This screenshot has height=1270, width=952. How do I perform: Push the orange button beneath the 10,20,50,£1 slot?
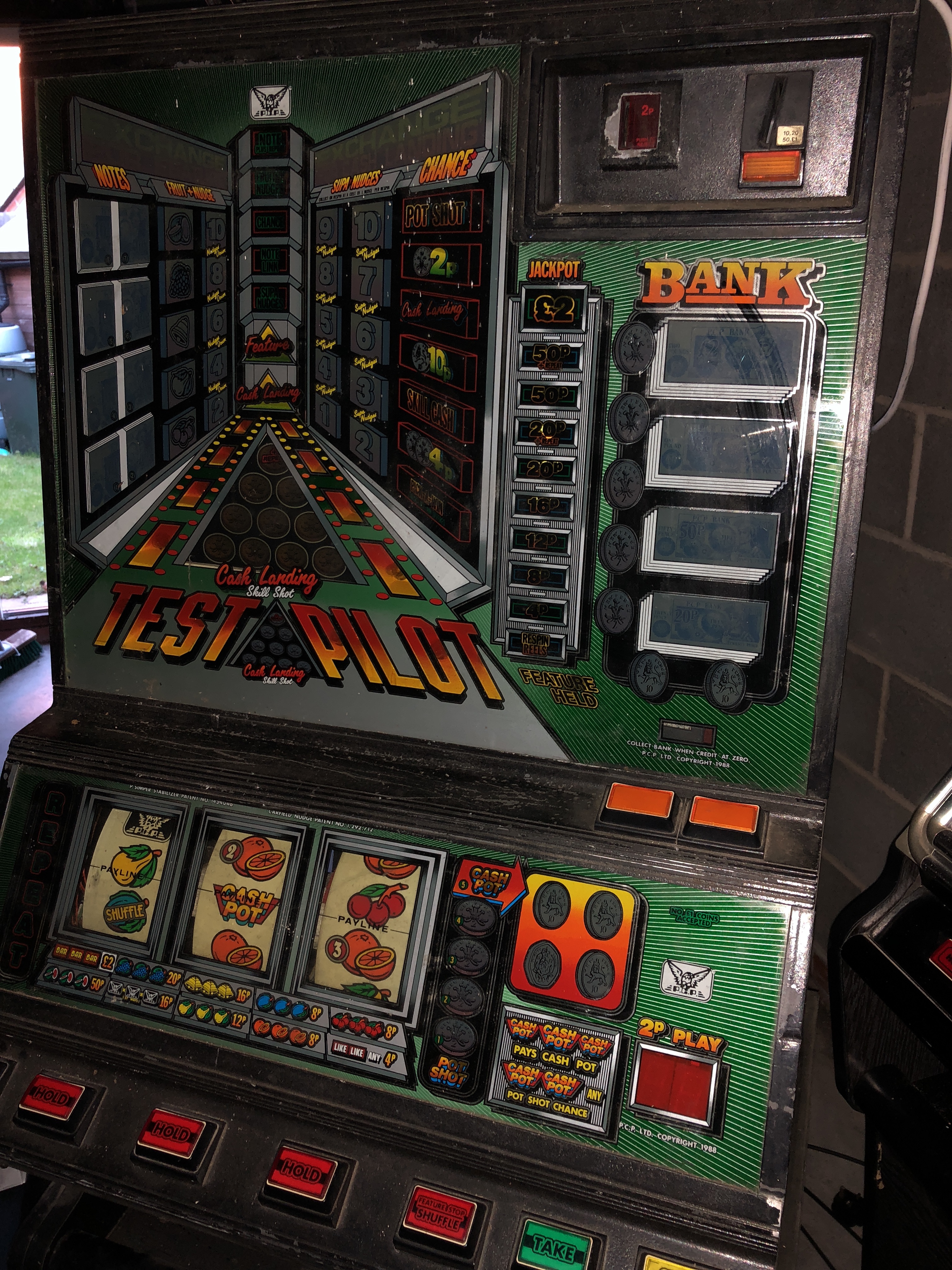tap(771, 167)
